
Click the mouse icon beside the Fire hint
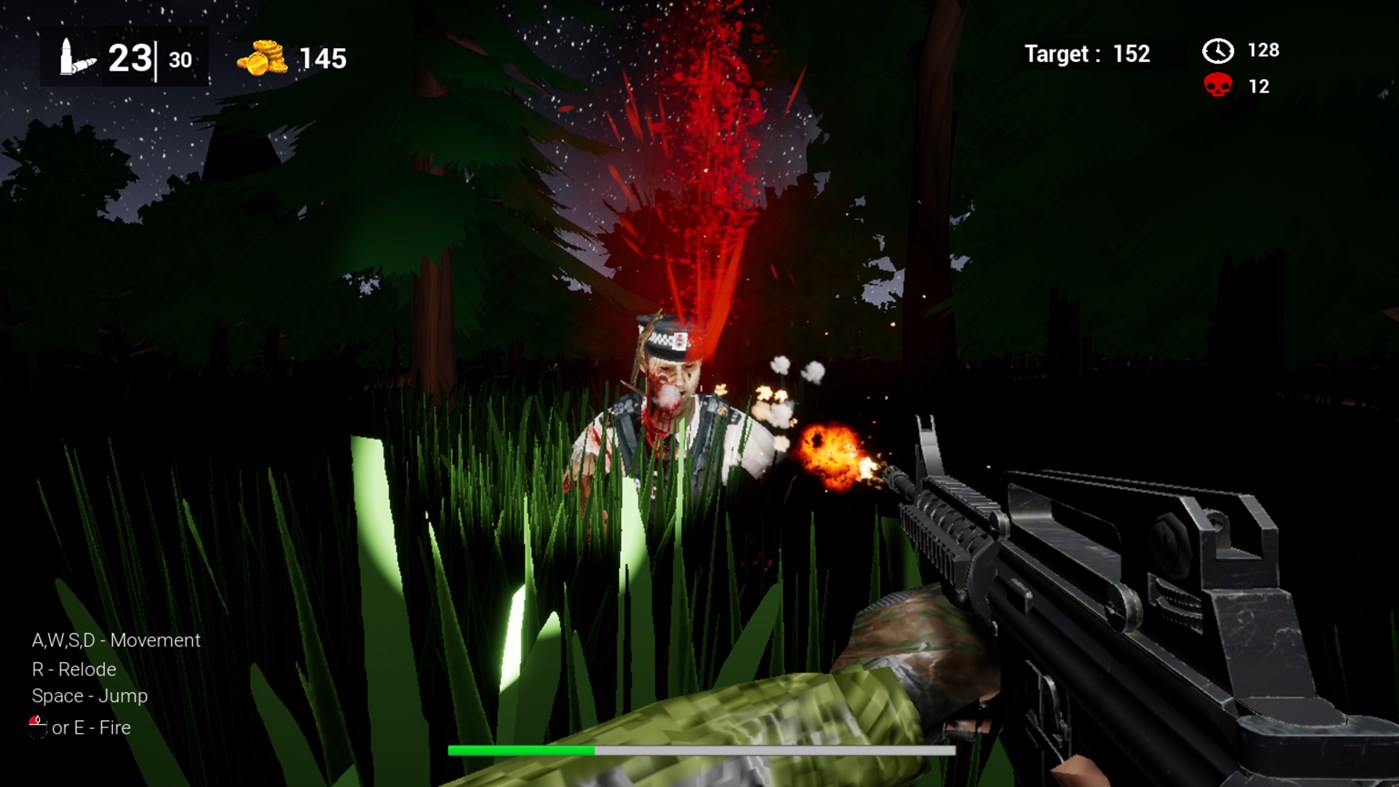[x=38, y=727]
